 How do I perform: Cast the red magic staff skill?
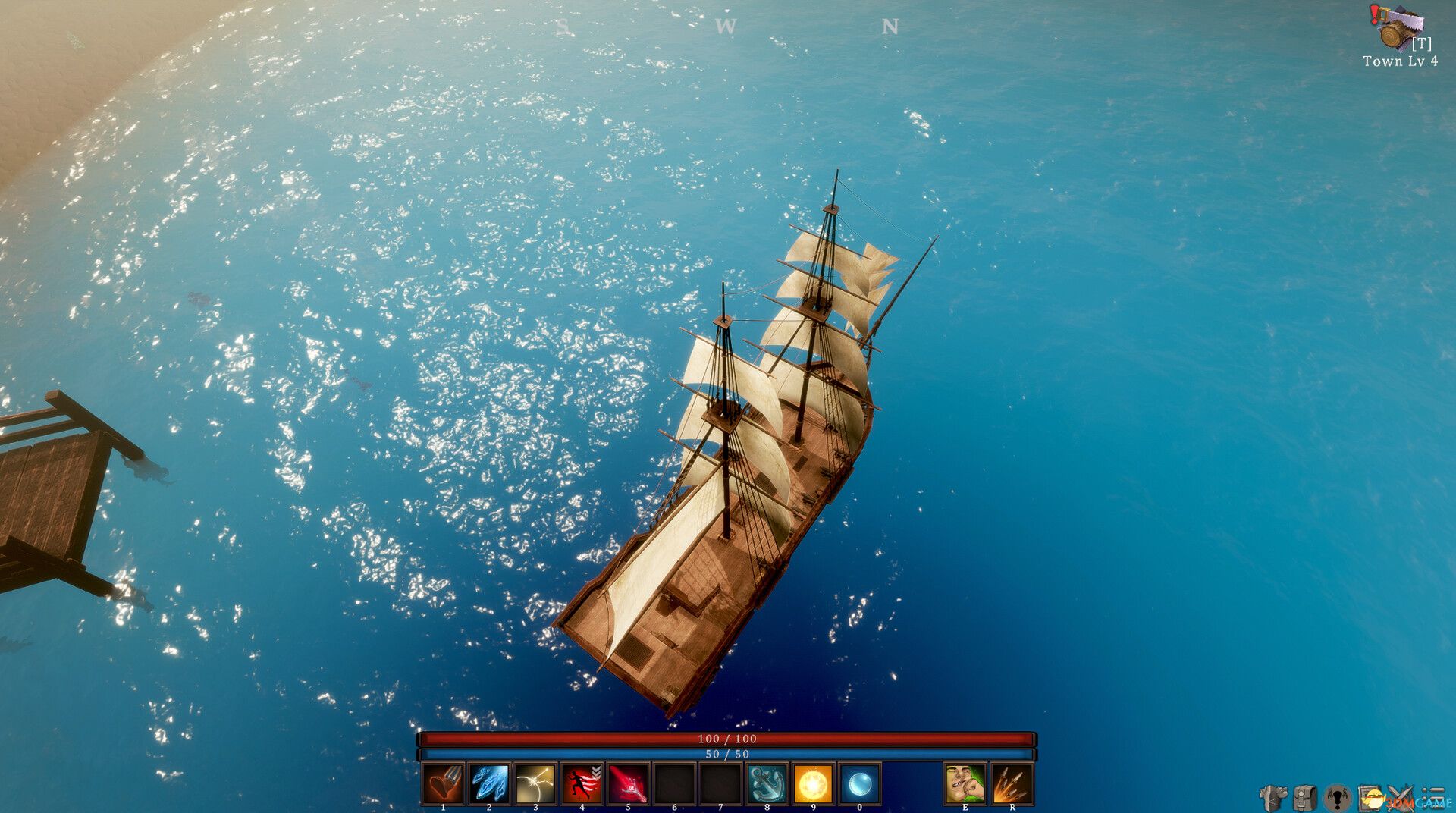pyautogui.click(x=628, y=783)
